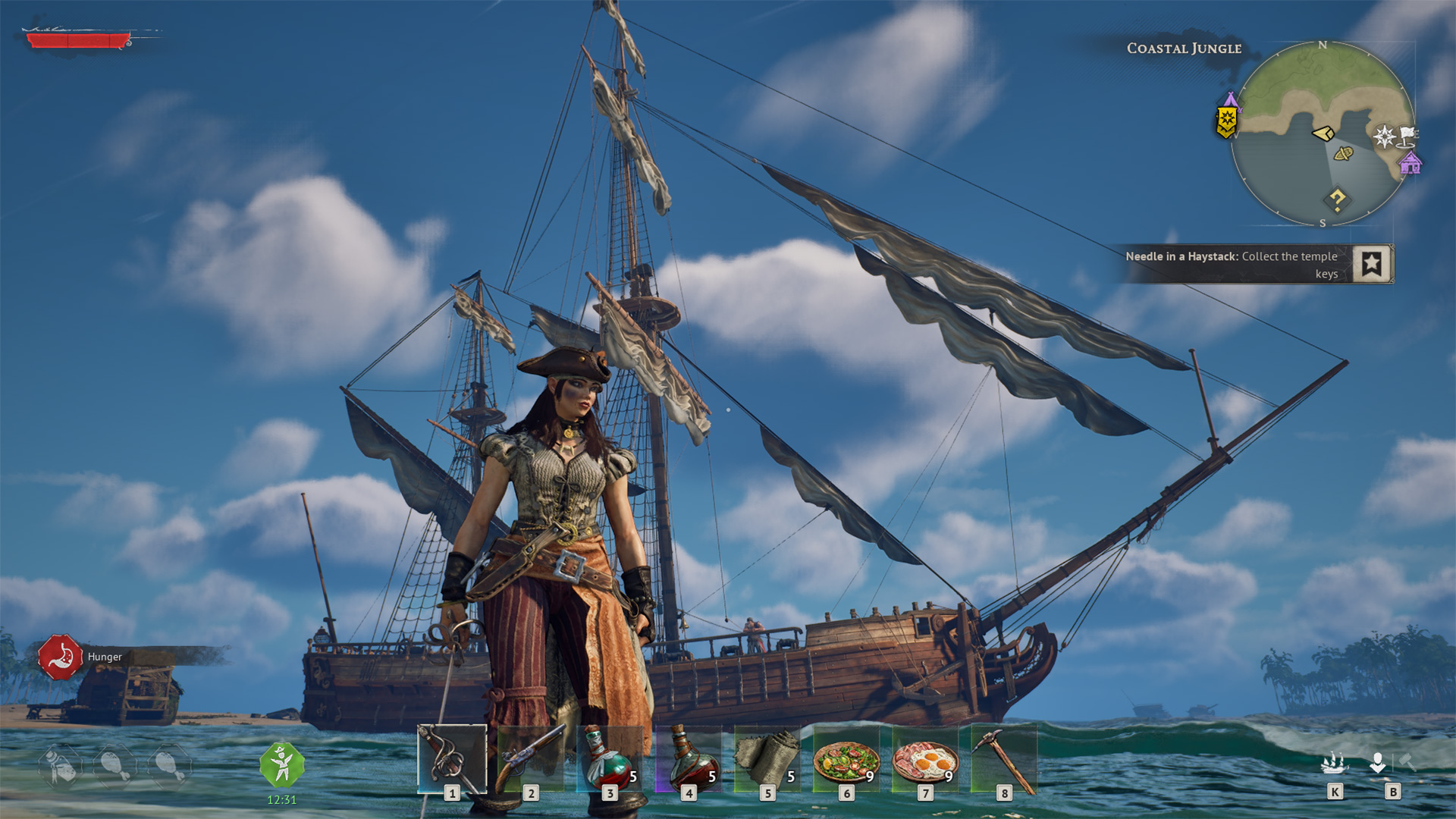This screenshot has height=819, width=1456.
Task: Click the faded bottle buff slot
Action: point(61,766)
